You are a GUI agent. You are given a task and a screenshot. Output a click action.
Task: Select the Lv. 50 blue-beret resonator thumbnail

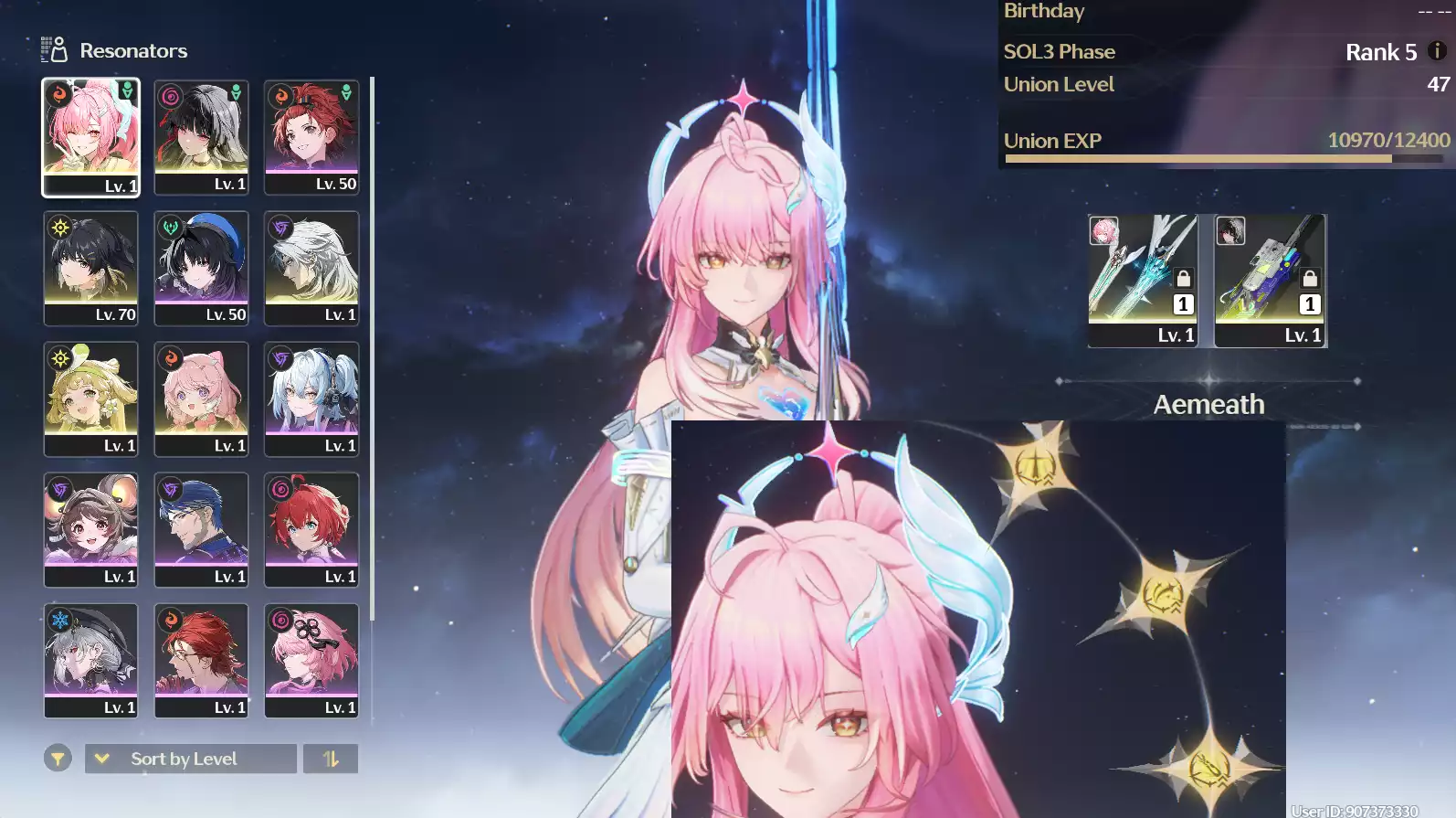point(201,268)
